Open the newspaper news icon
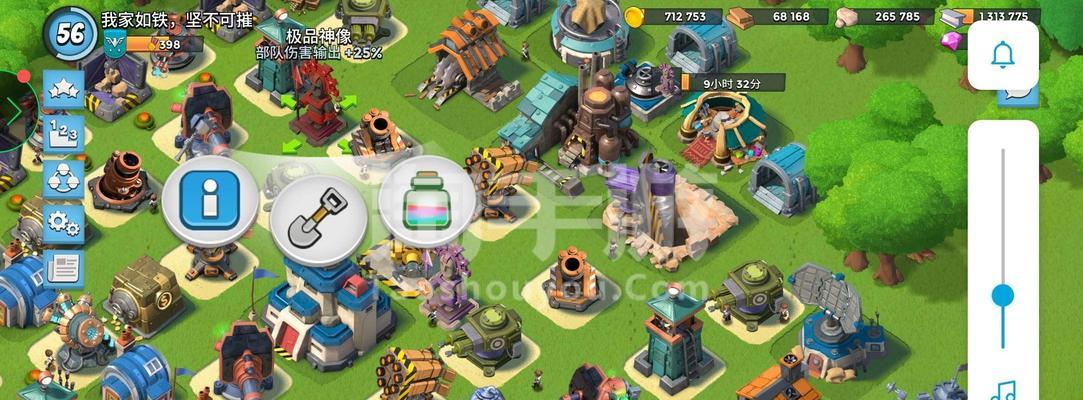 point(64,267)
